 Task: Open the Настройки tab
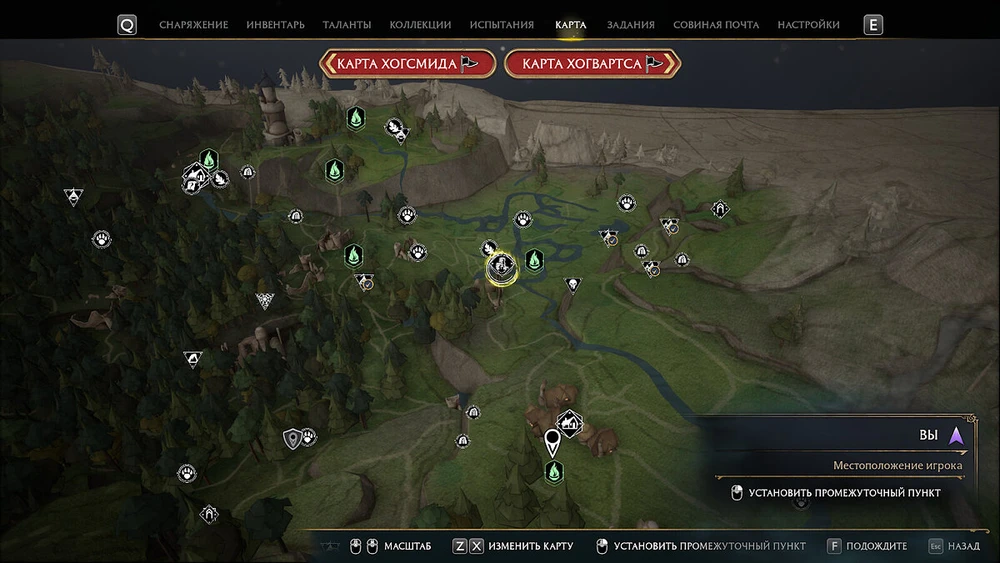[809, 25]
